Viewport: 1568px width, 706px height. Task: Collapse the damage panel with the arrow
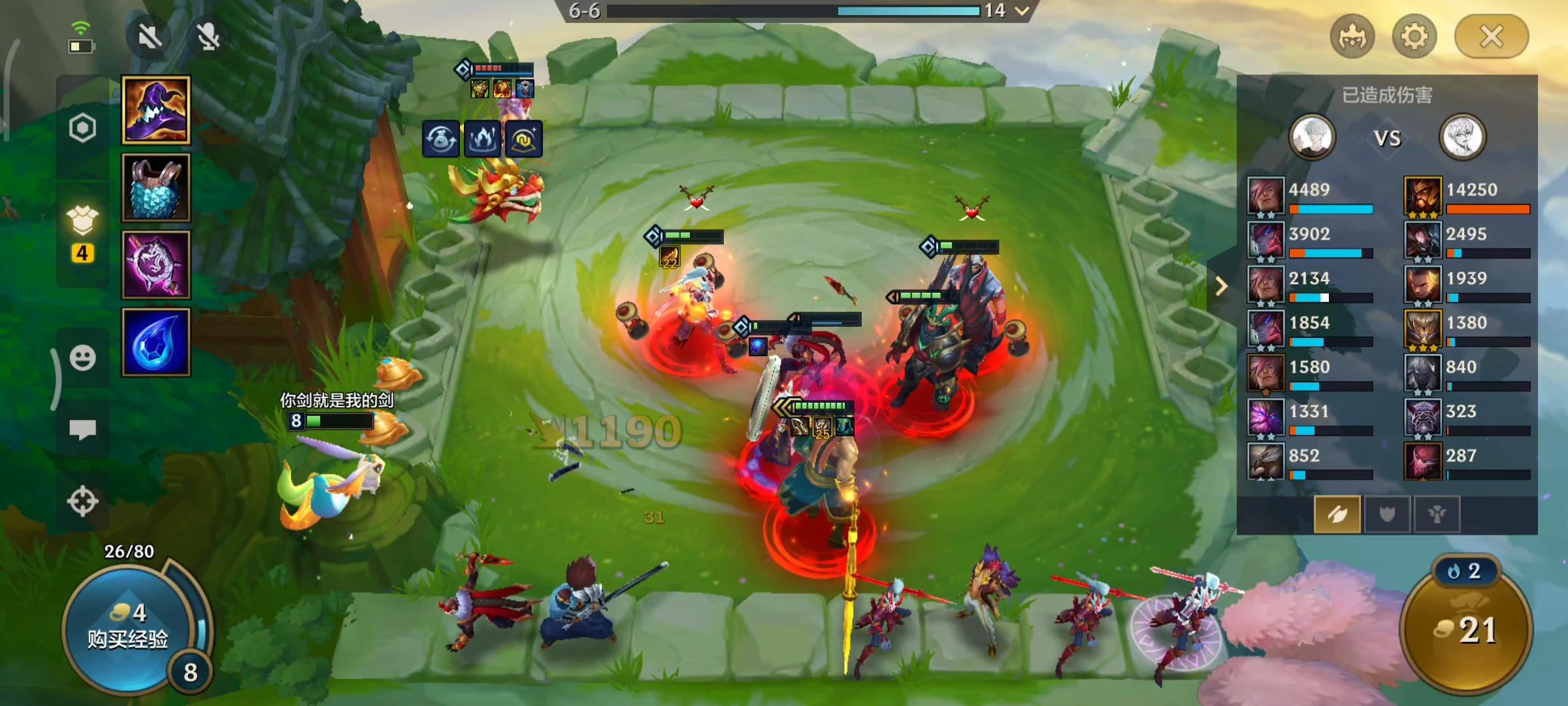(x=1220, y=286)
